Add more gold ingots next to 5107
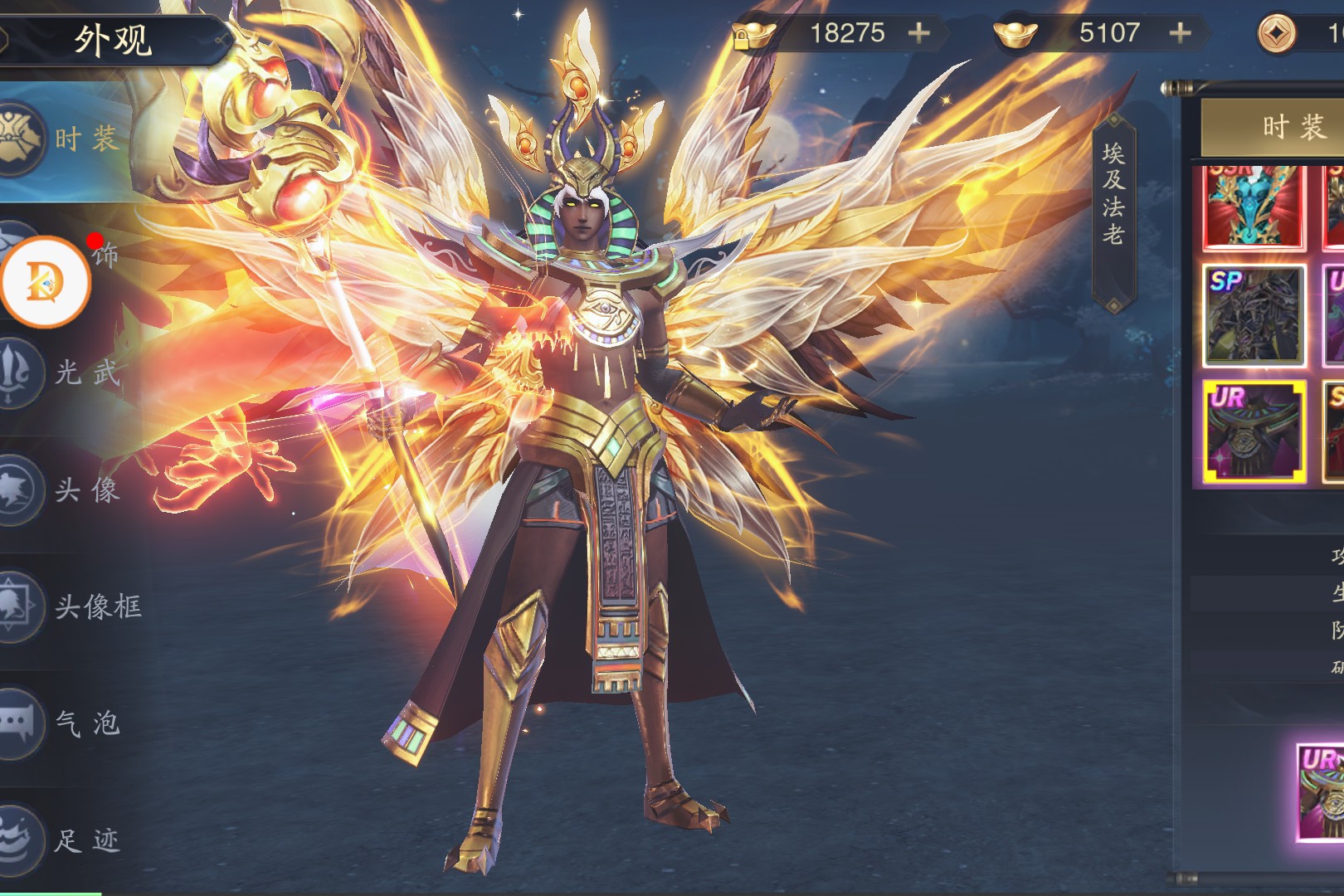 [x=1180, y=33]
